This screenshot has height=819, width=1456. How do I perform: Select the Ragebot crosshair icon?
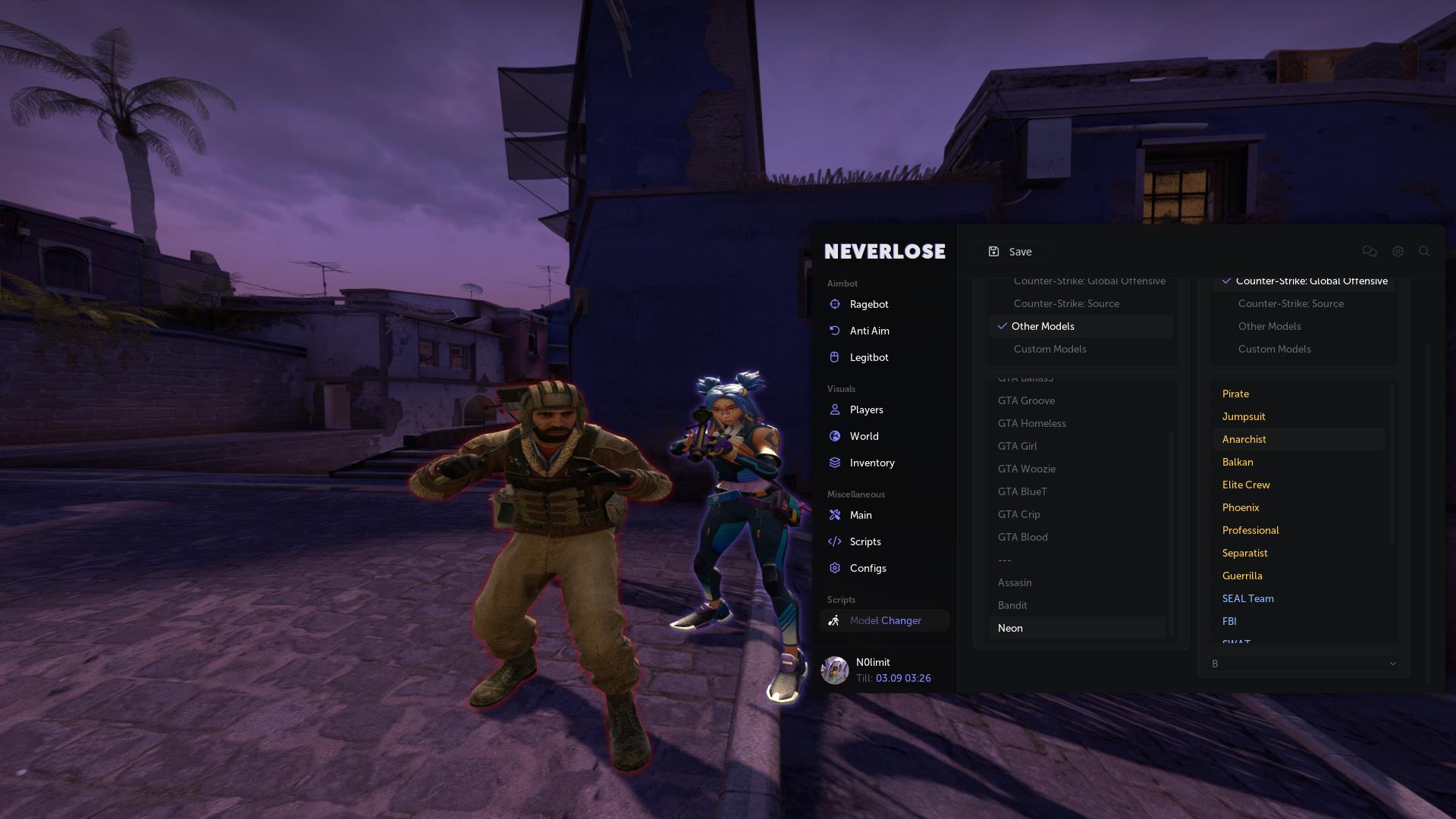coord(835,304)
